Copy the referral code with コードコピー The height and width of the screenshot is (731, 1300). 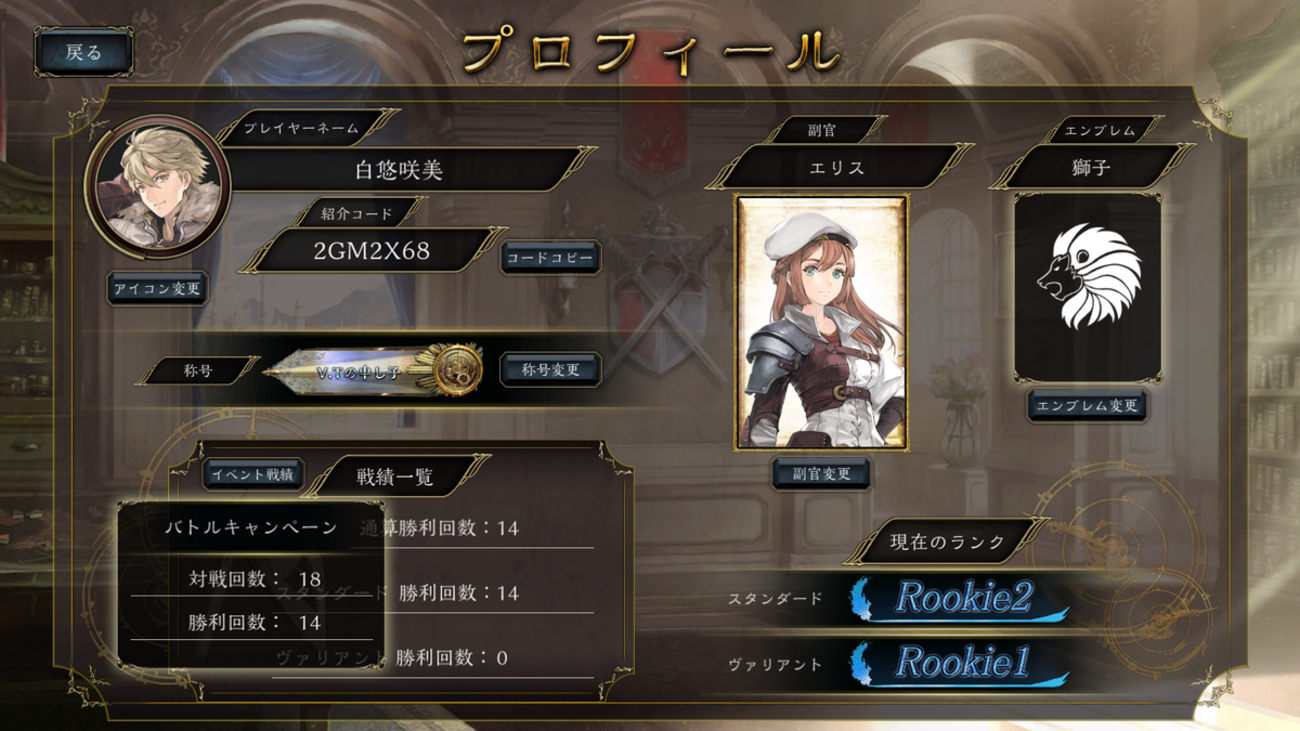[550, 257]
